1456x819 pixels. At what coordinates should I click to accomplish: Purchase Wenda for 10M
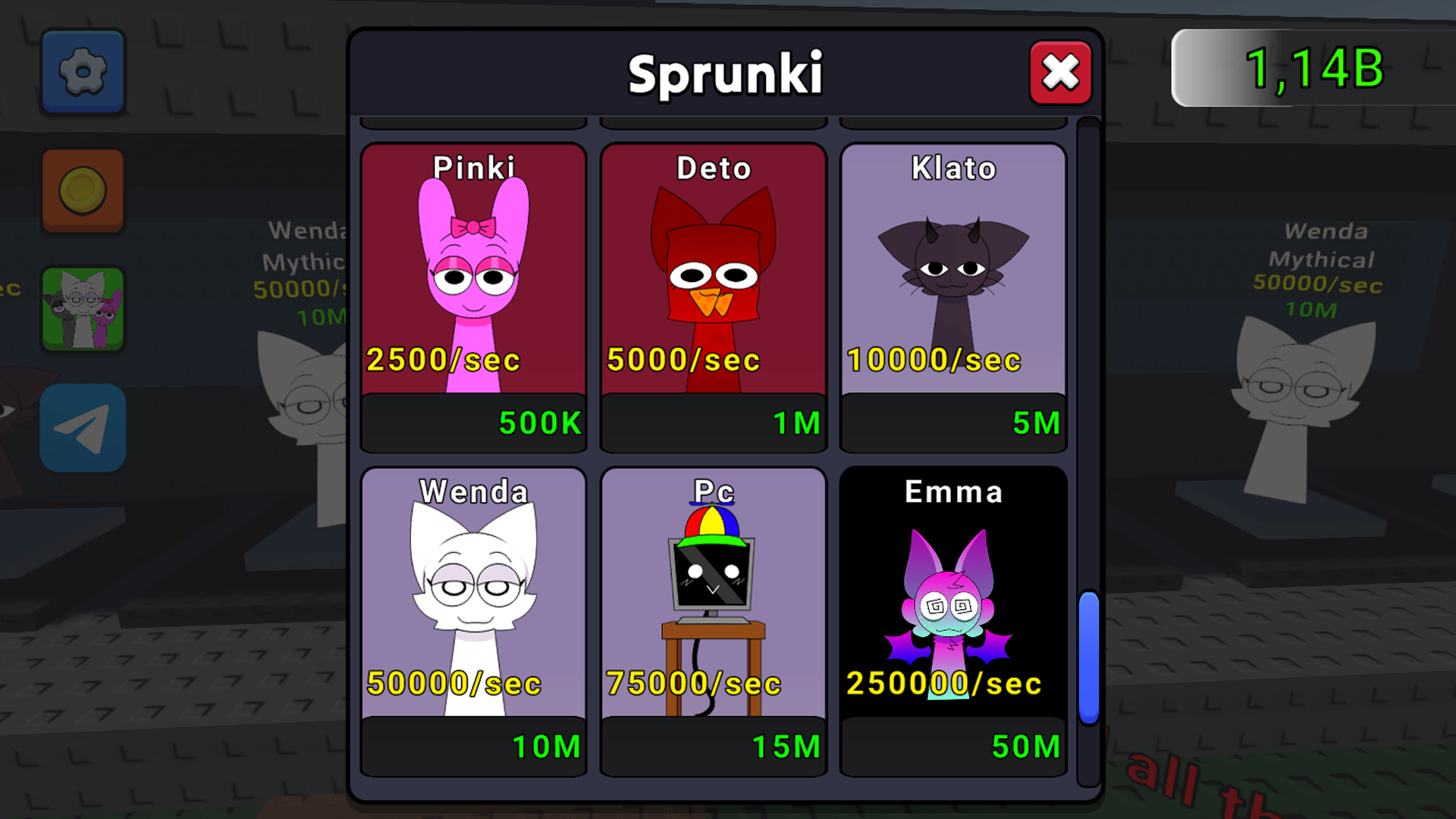pyautogui.click(x=472, y=747)
